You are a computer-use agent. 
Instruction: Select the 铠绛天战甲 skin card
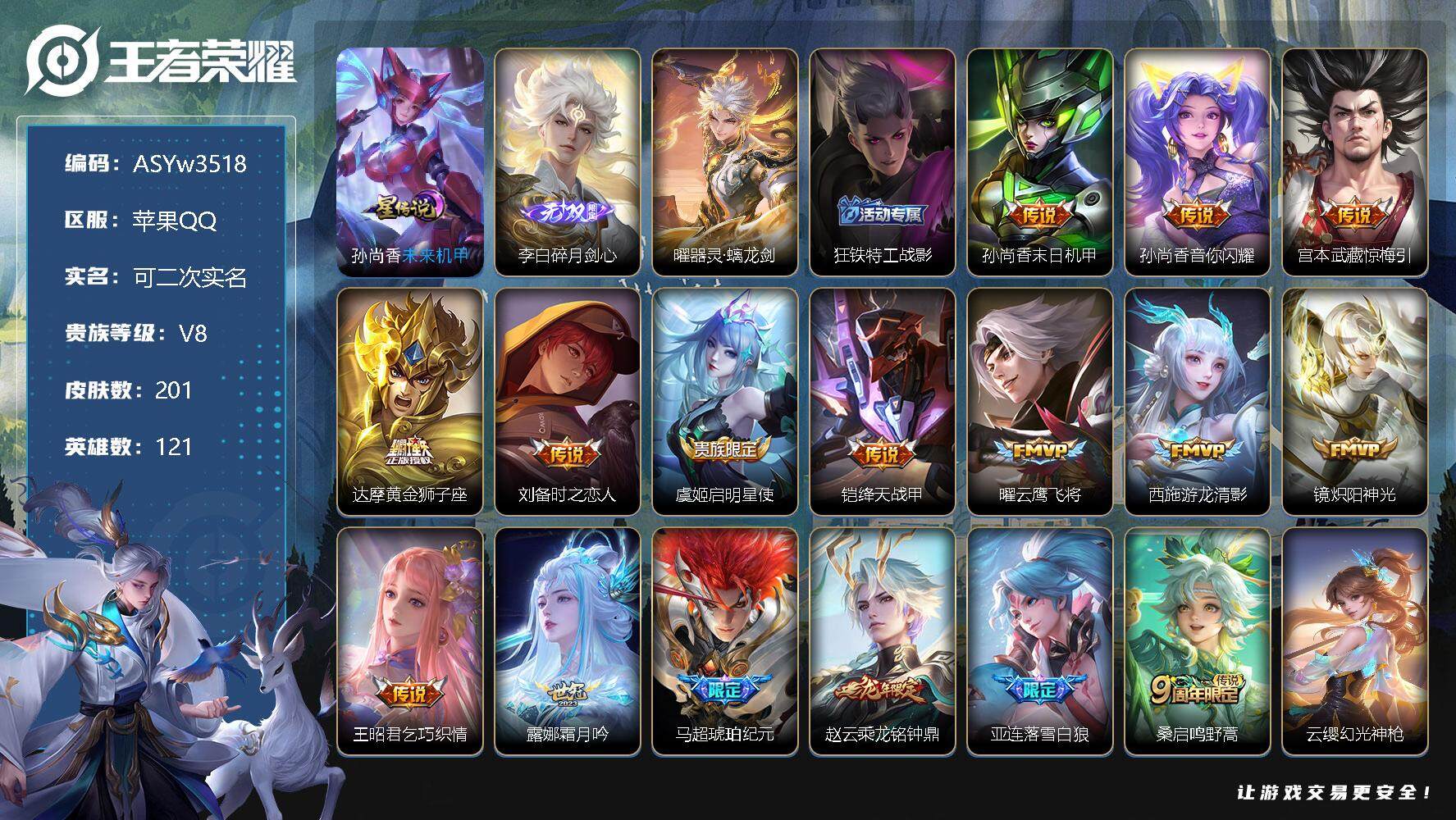[883, 401]
